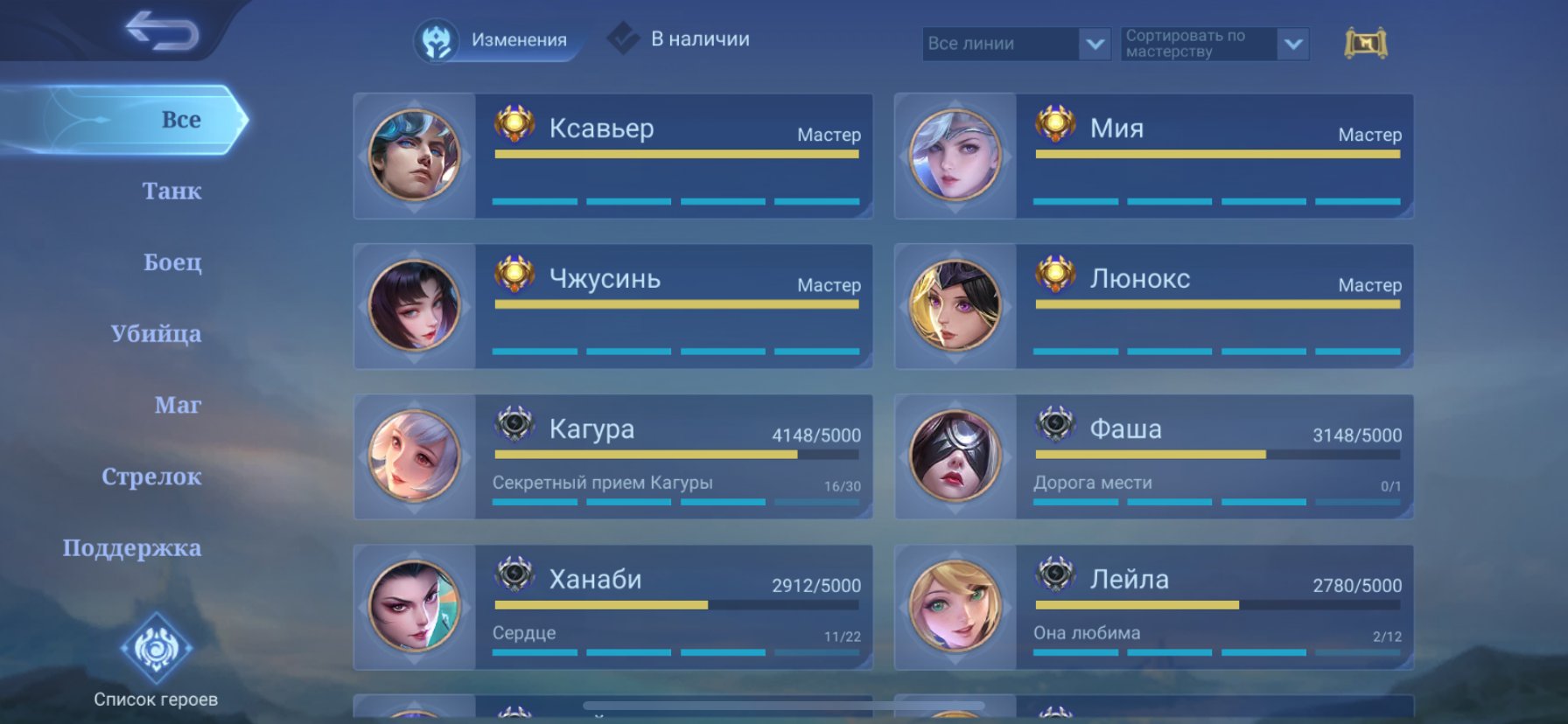
Task: Switch to the "Танк" role tab
Action: (171, 191)
